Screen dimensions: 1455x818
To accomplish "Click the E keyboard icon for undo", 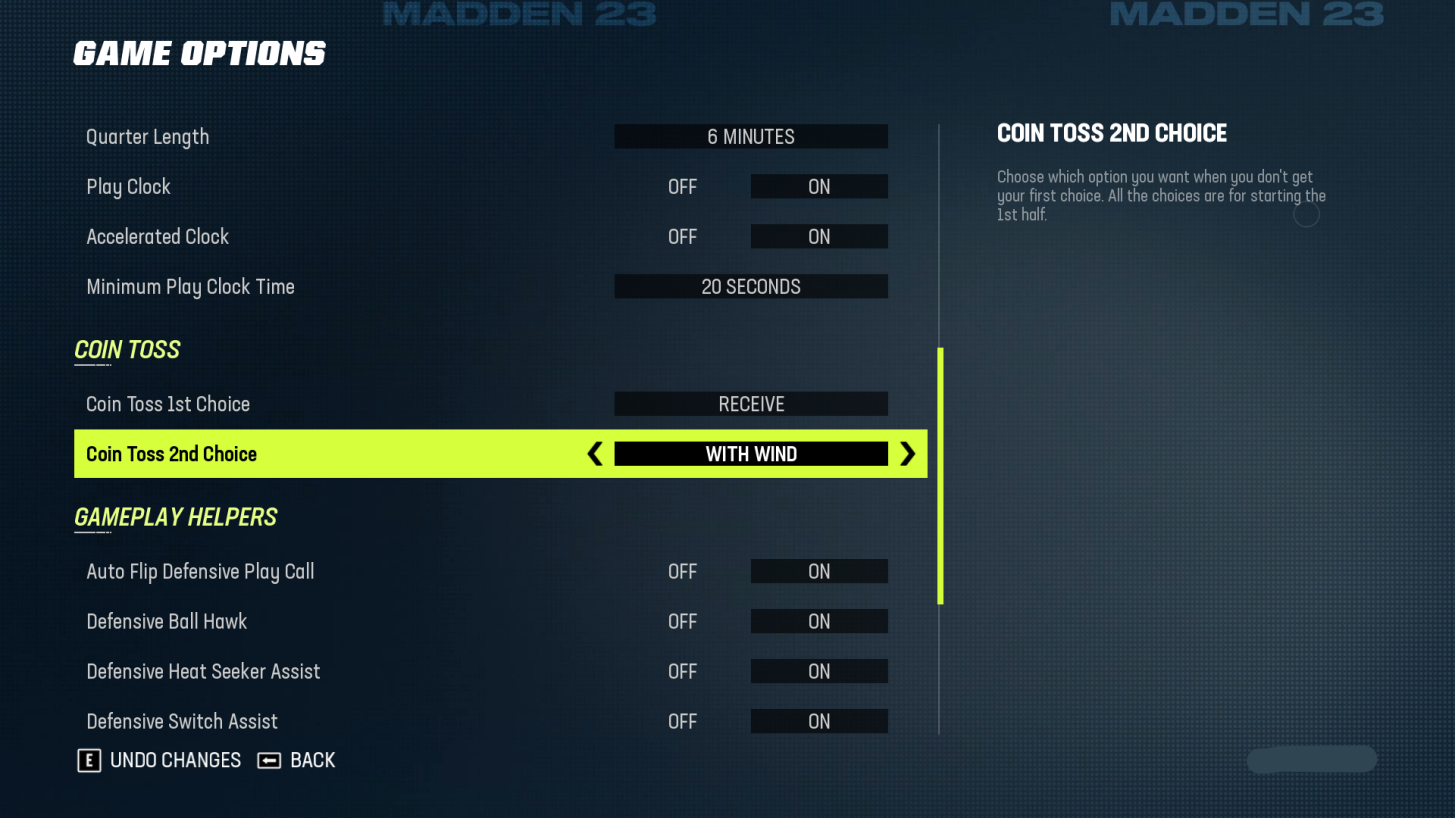I will pos(89,760).
